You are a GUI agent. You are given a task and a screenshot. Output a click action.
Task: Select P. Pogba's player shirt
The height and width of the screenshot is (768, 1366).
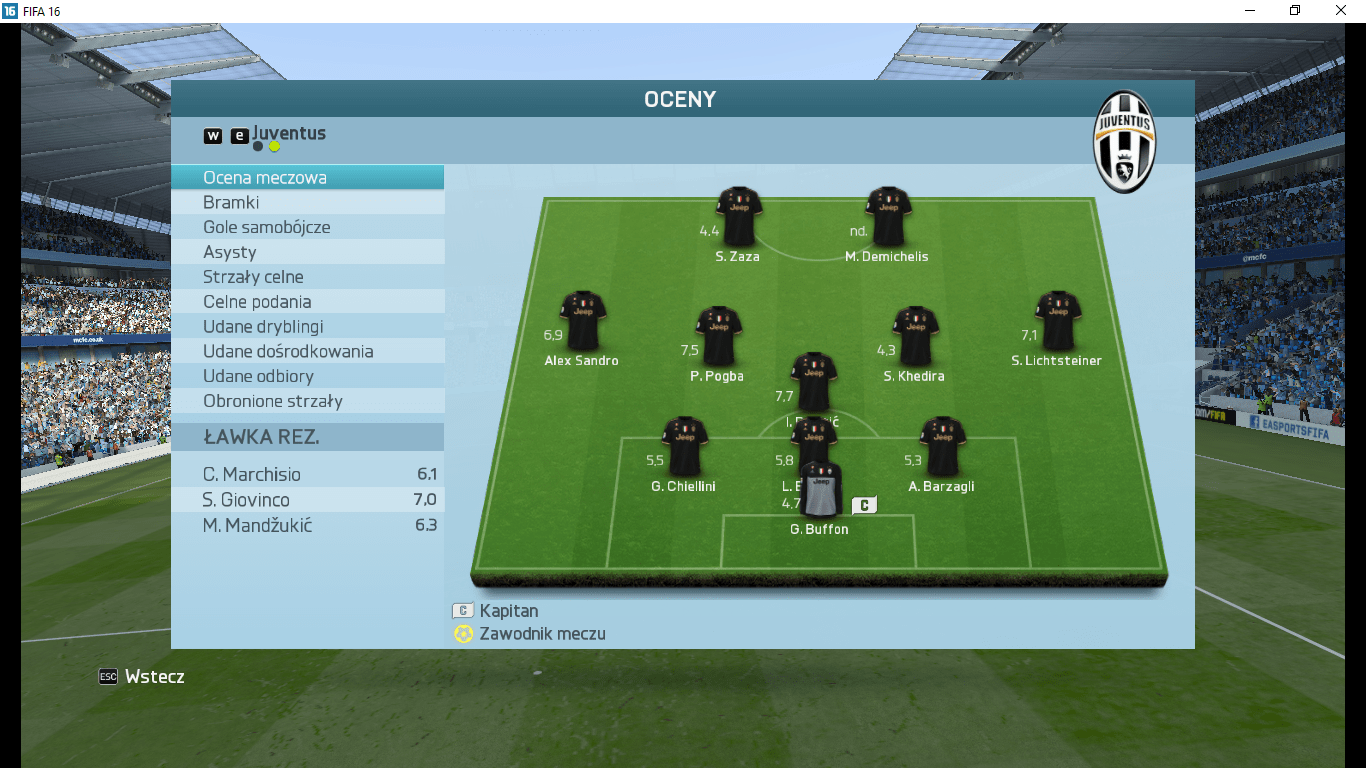tap(718, 336)
